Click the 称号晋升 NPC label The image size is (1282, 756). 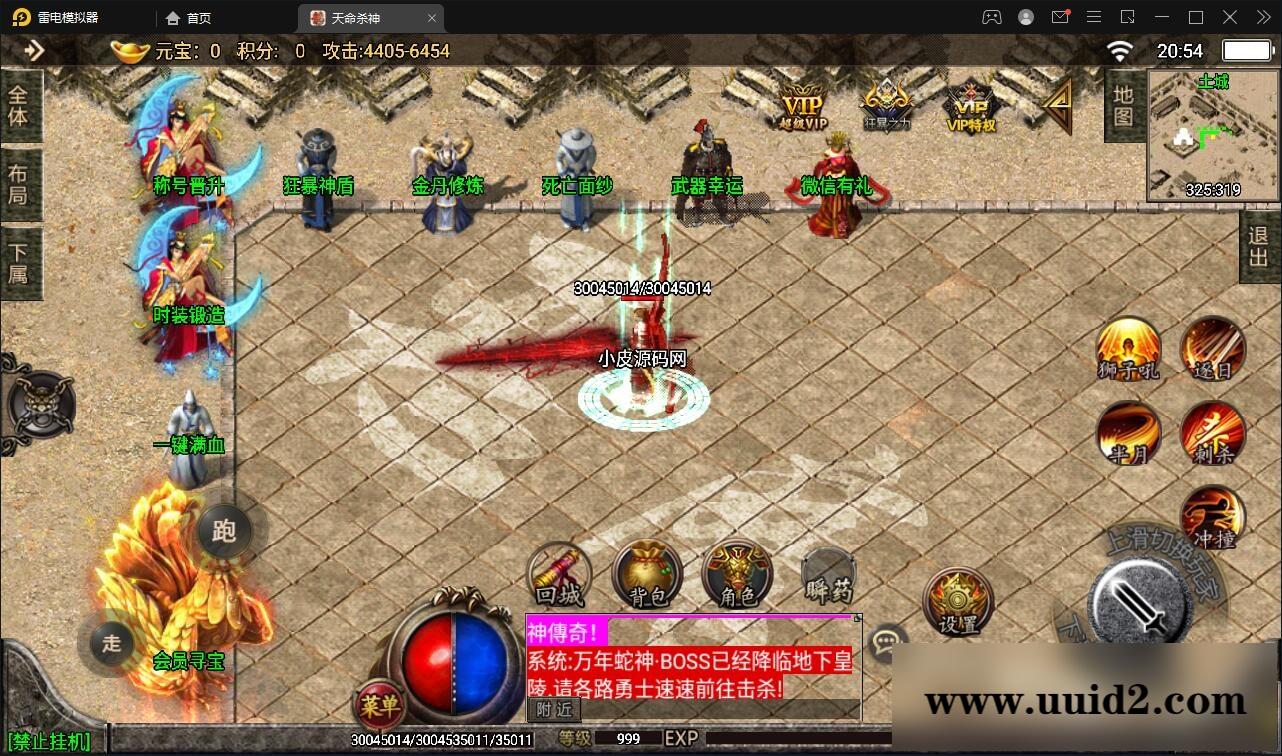187,186
